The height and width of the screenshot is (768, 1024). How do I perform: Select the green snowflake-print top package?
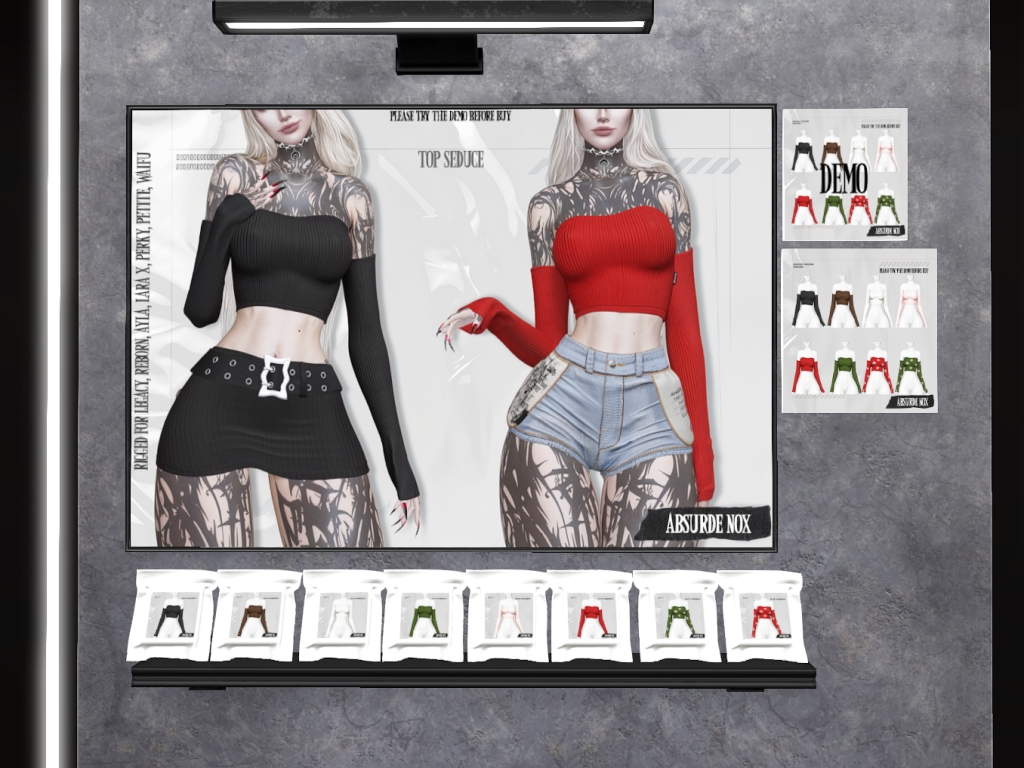tap(677, 617)
